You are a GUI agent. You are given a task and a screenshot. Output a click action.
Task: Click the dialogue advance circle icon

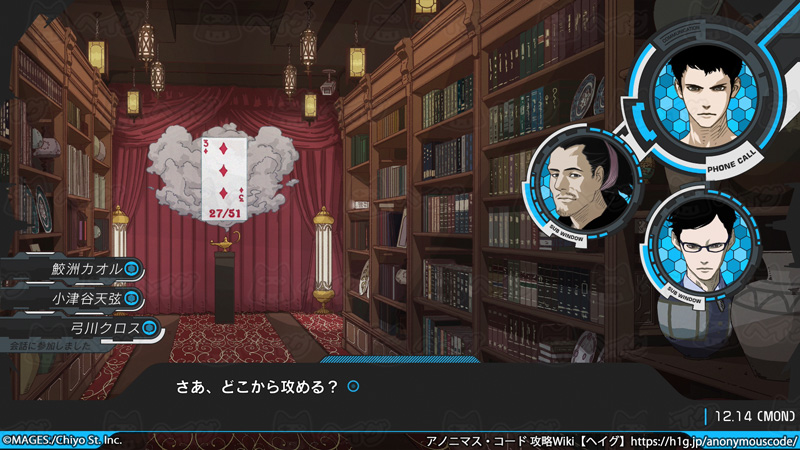click(353, 385)
